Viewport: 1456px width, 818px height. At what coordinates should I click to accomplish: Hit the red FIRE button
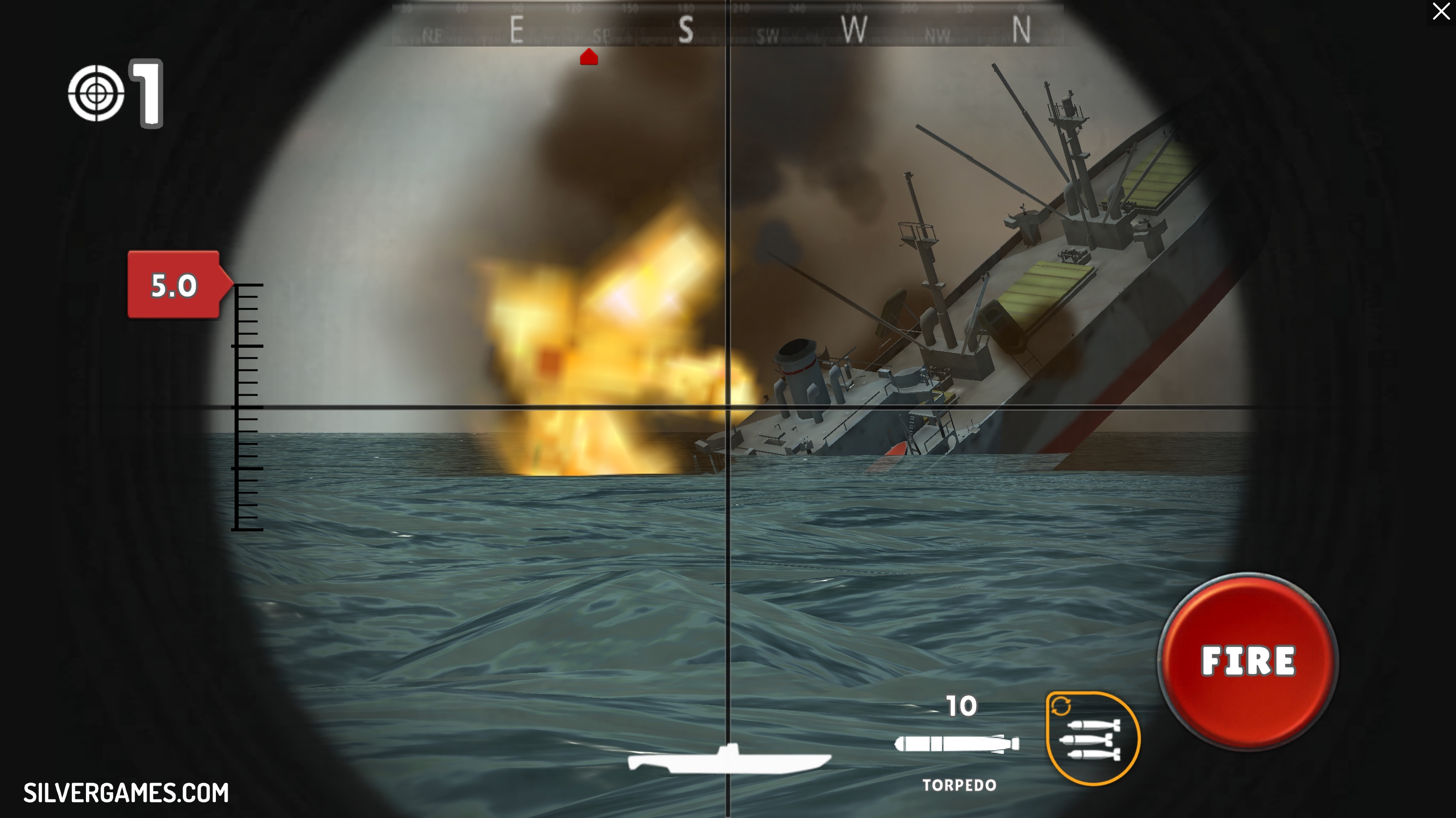click(1247, 661)
